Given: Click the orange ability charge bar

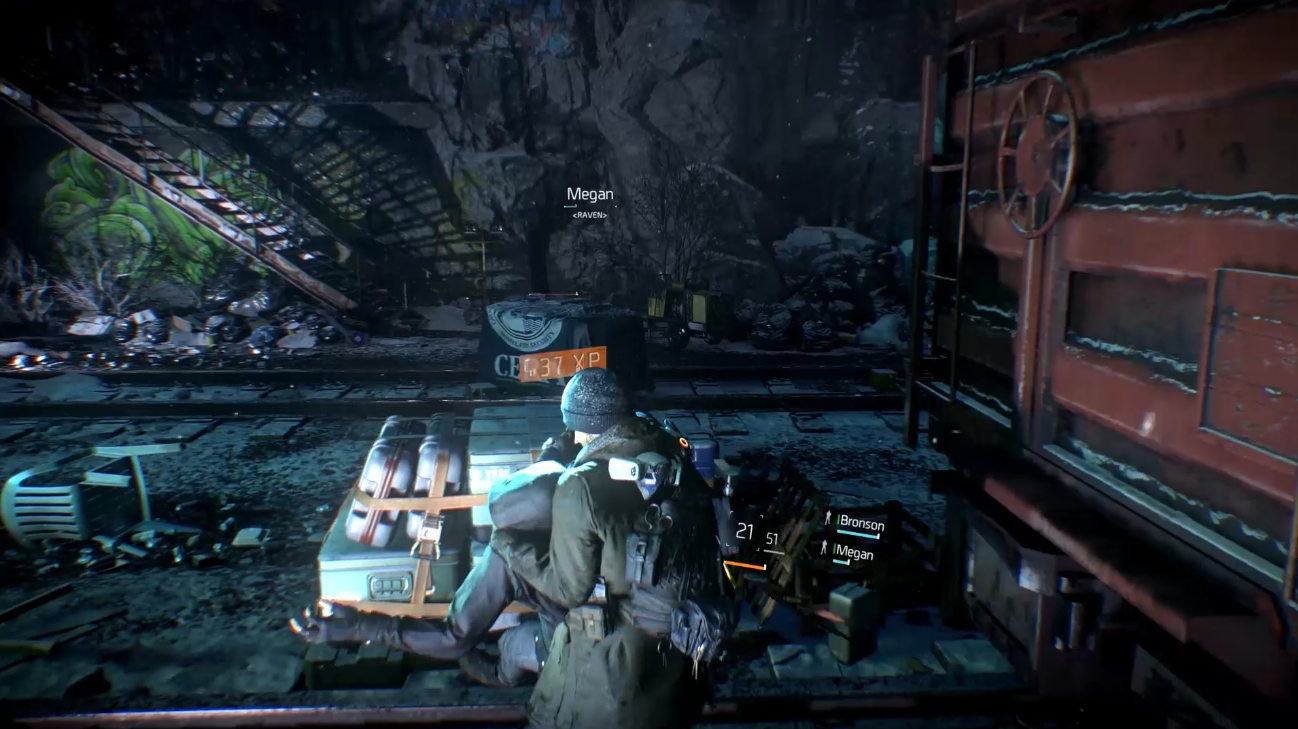Looking at the screenshot, I should (743, 565).
